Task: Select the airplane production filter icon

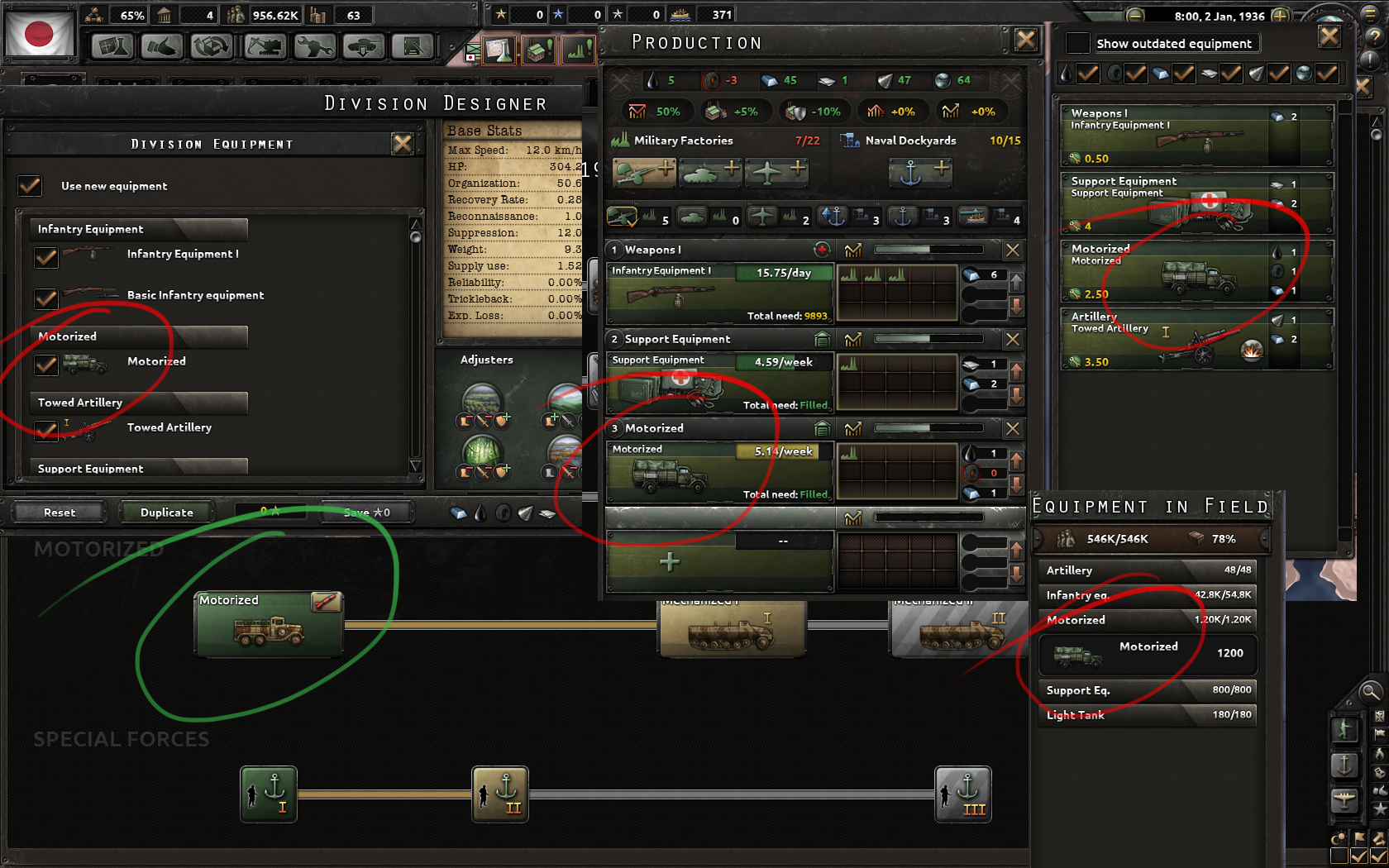Action: (x=762, y=217)
